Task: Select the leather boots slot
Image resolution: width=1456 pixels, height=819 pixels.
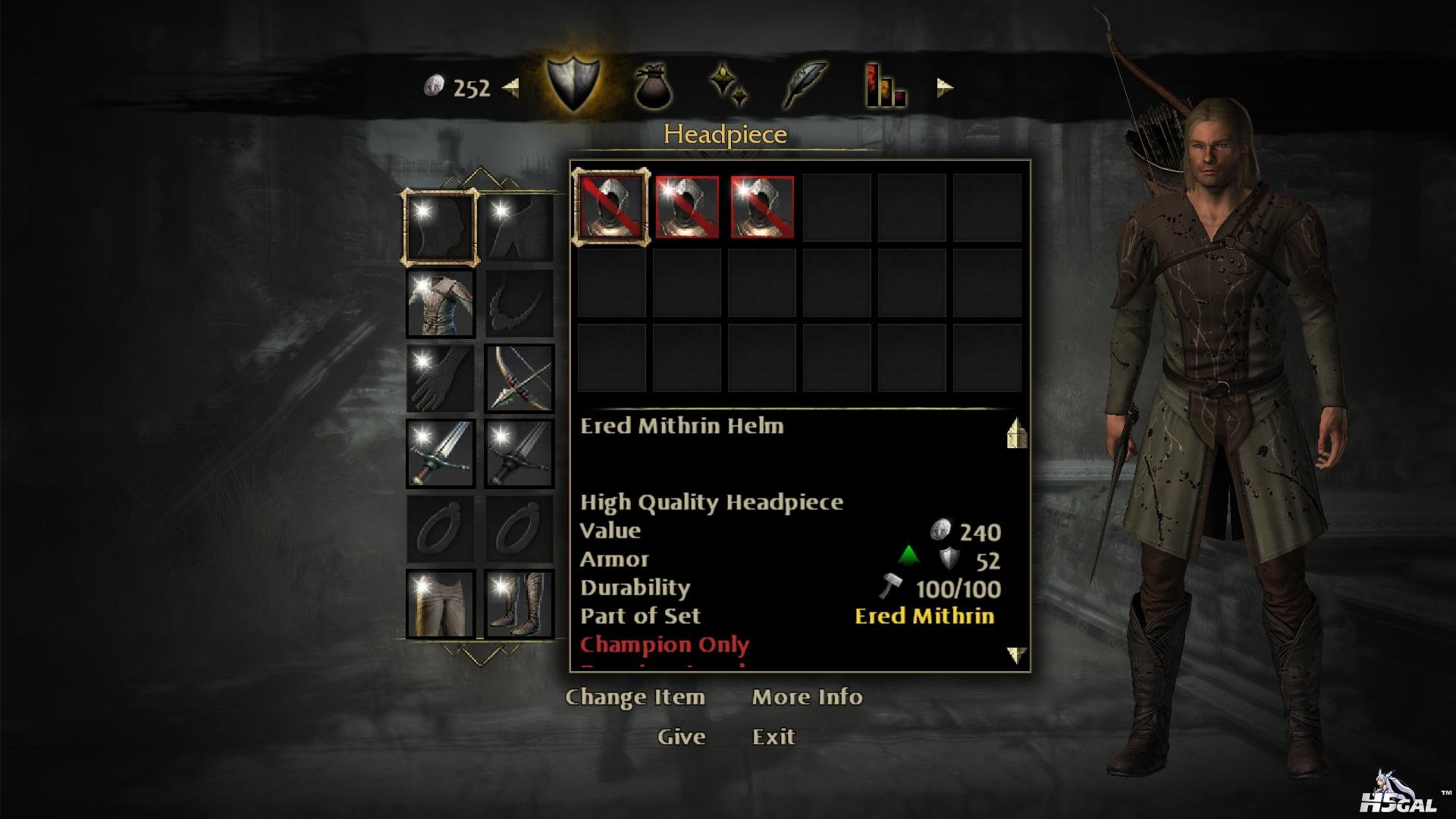Action: (x=519, y=604)
